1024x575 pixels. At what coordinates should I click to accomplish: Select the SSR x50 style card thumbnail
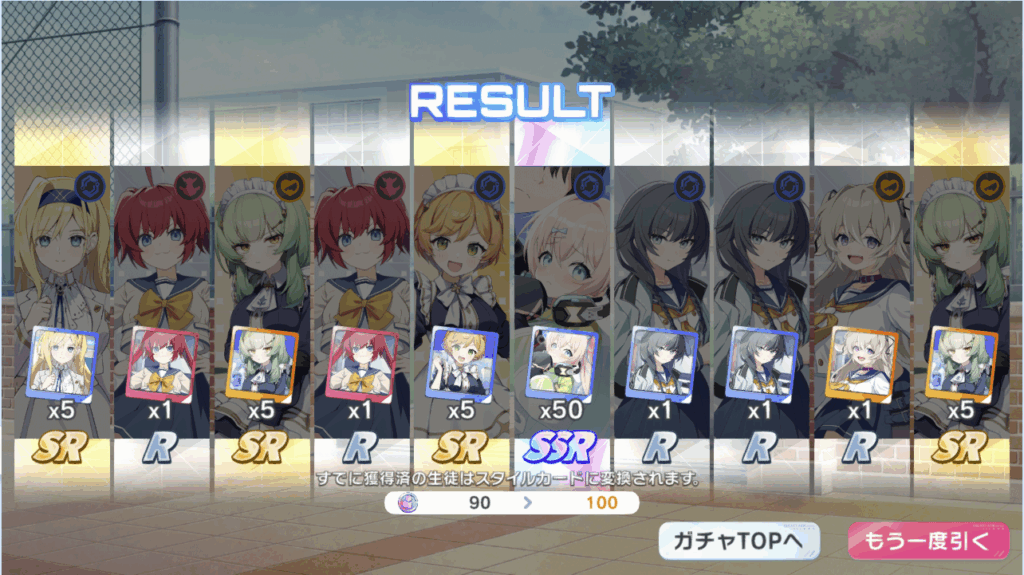[562, 363]
